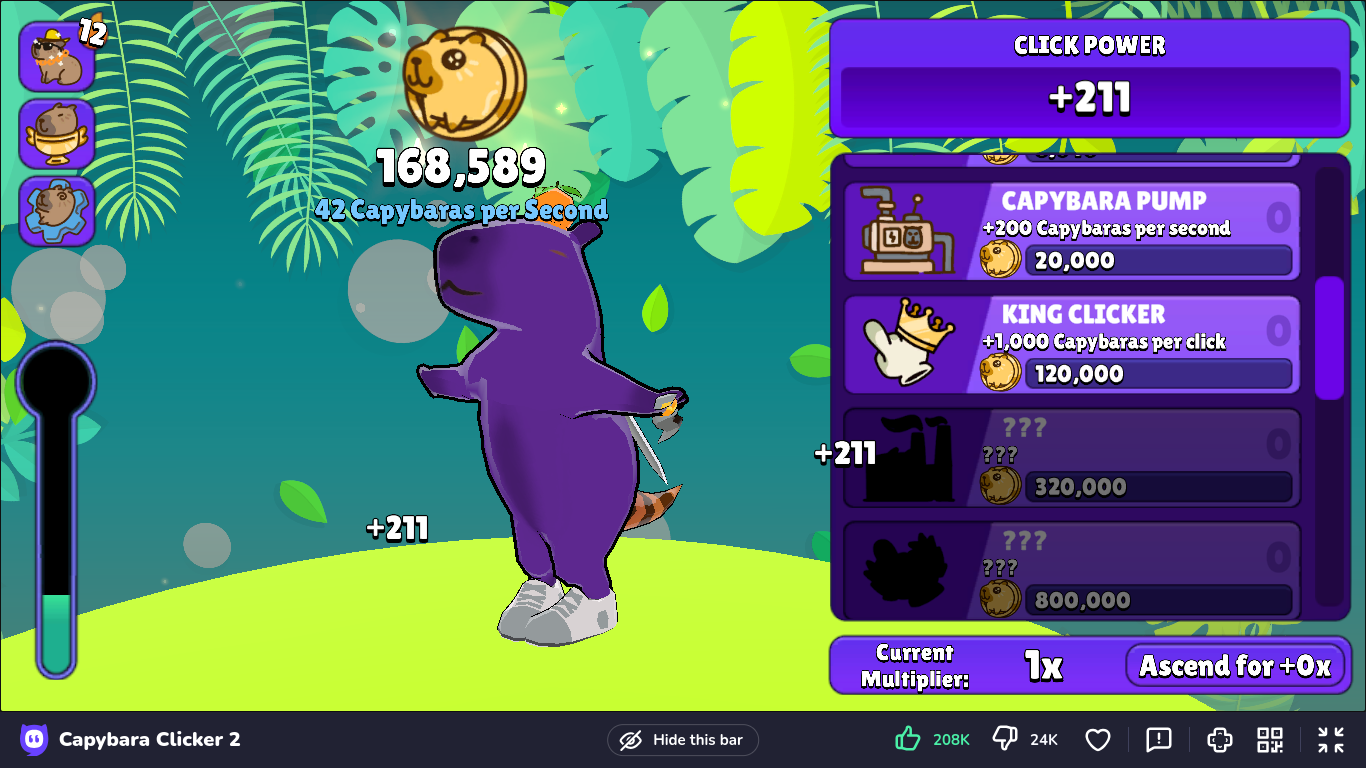Select the King Clicker crowned hand icon
This screenshot has width=1366, height=768.
pyautogui.click(x=907, y=344)
